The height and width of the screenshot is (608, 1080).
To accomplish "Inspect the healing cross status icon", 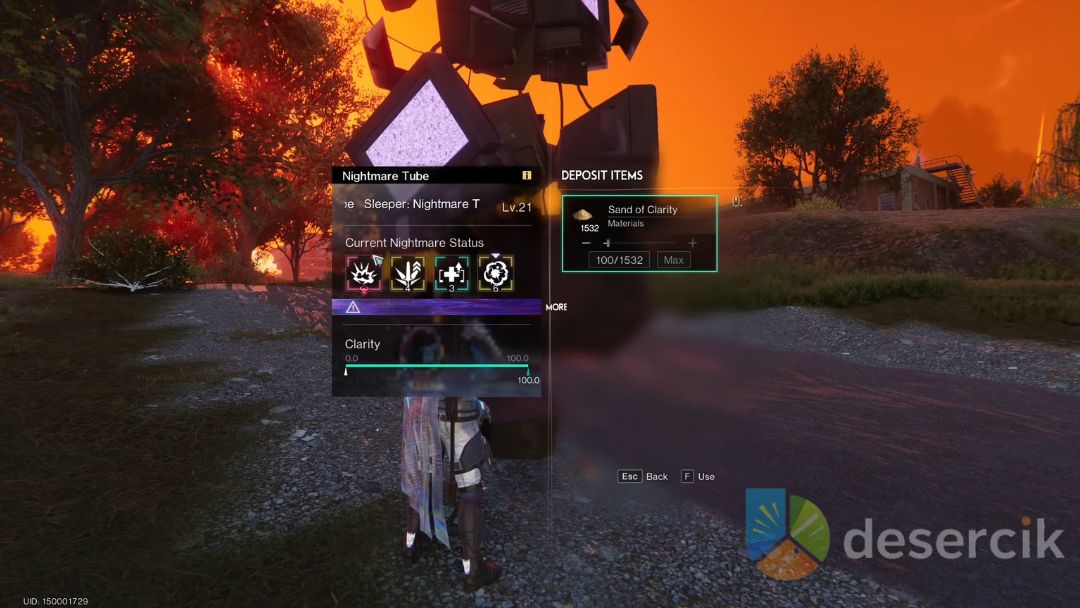I will pyautogui.click(x=451, y=273).
